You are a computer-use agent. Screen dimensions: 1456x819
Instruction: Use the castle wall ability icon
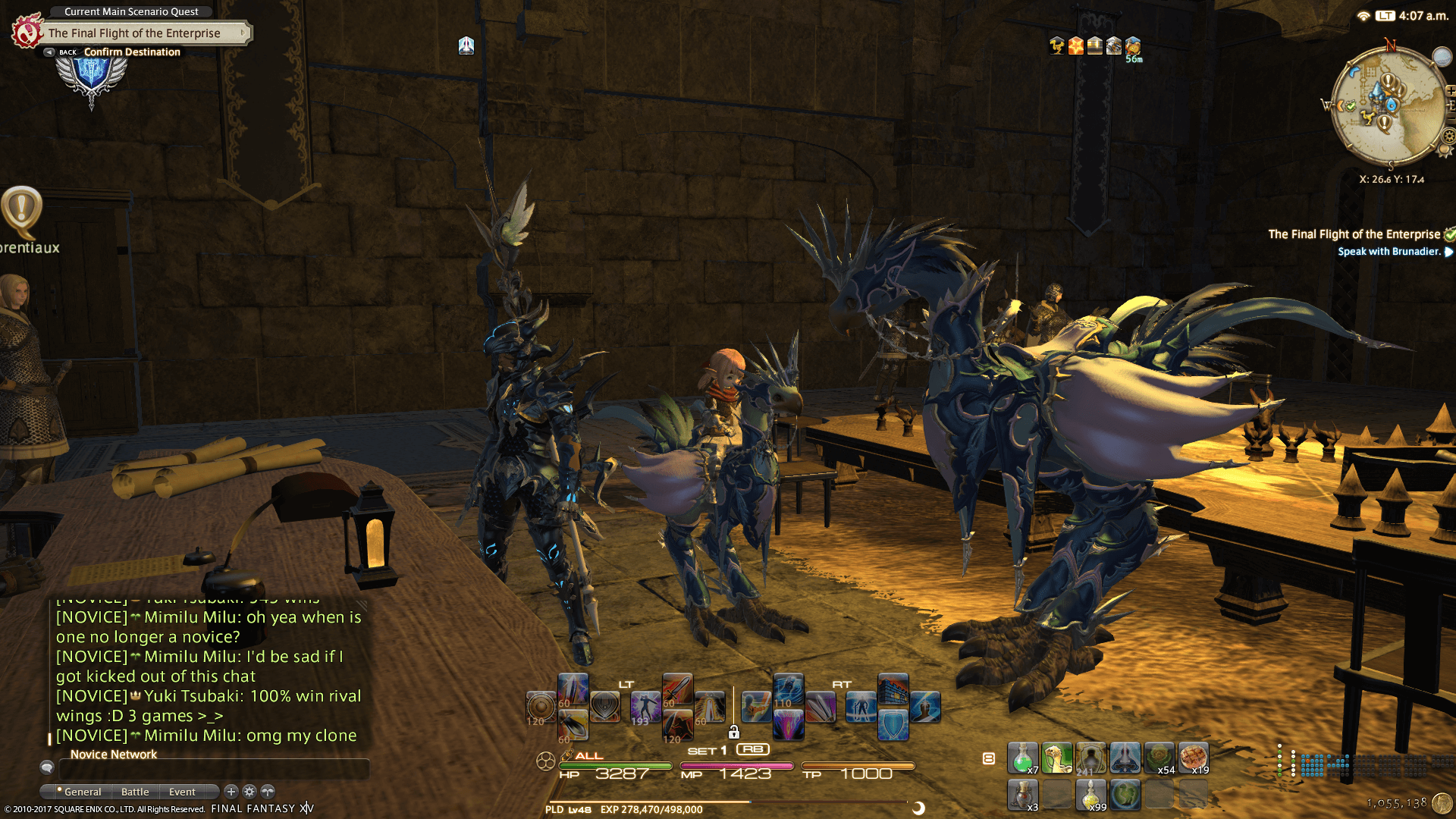point(893,689)
